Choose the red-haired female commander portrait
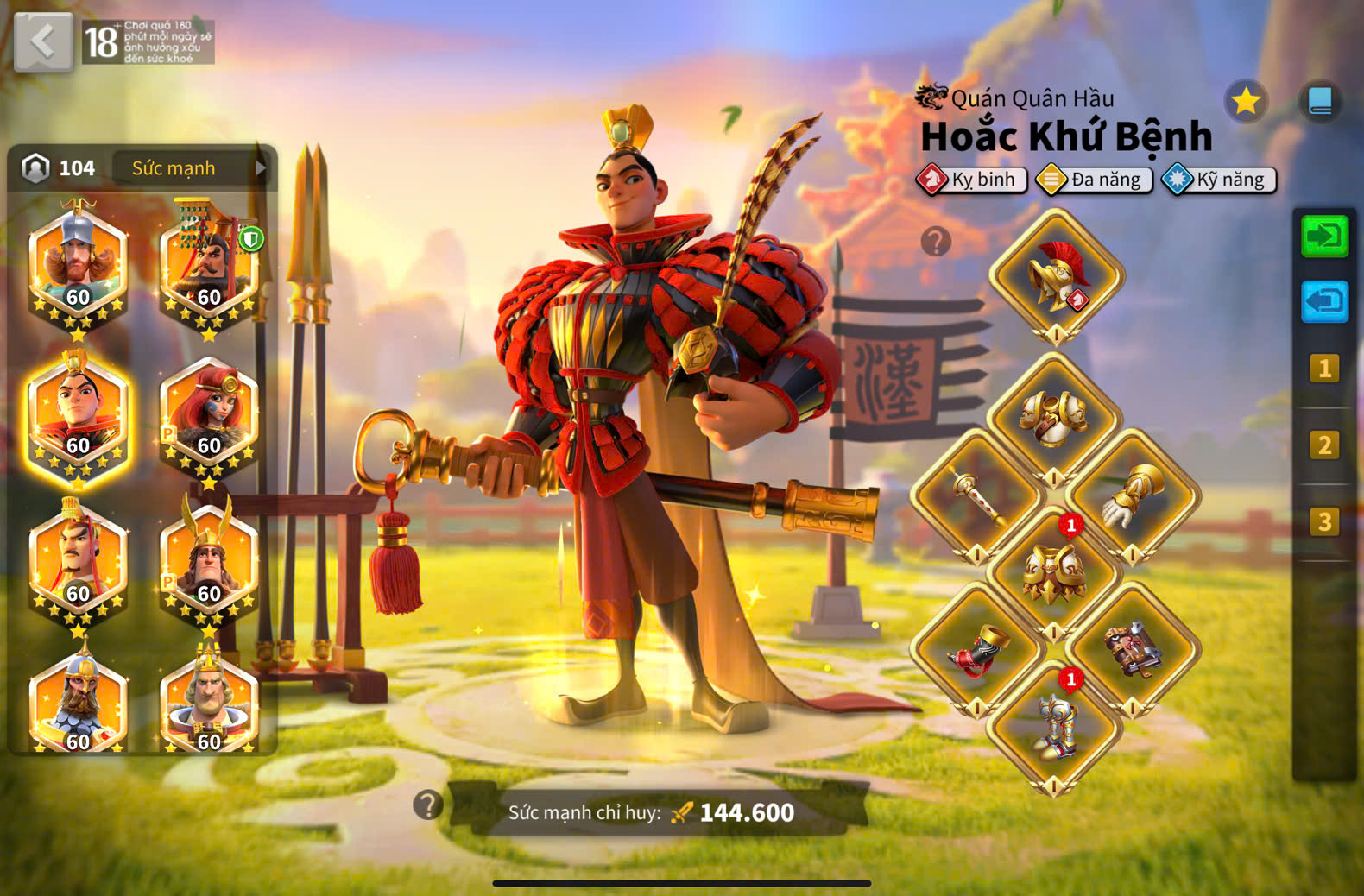Image resolution: width=1364 pixels, height=896 pixels. (x=209, y=416)
